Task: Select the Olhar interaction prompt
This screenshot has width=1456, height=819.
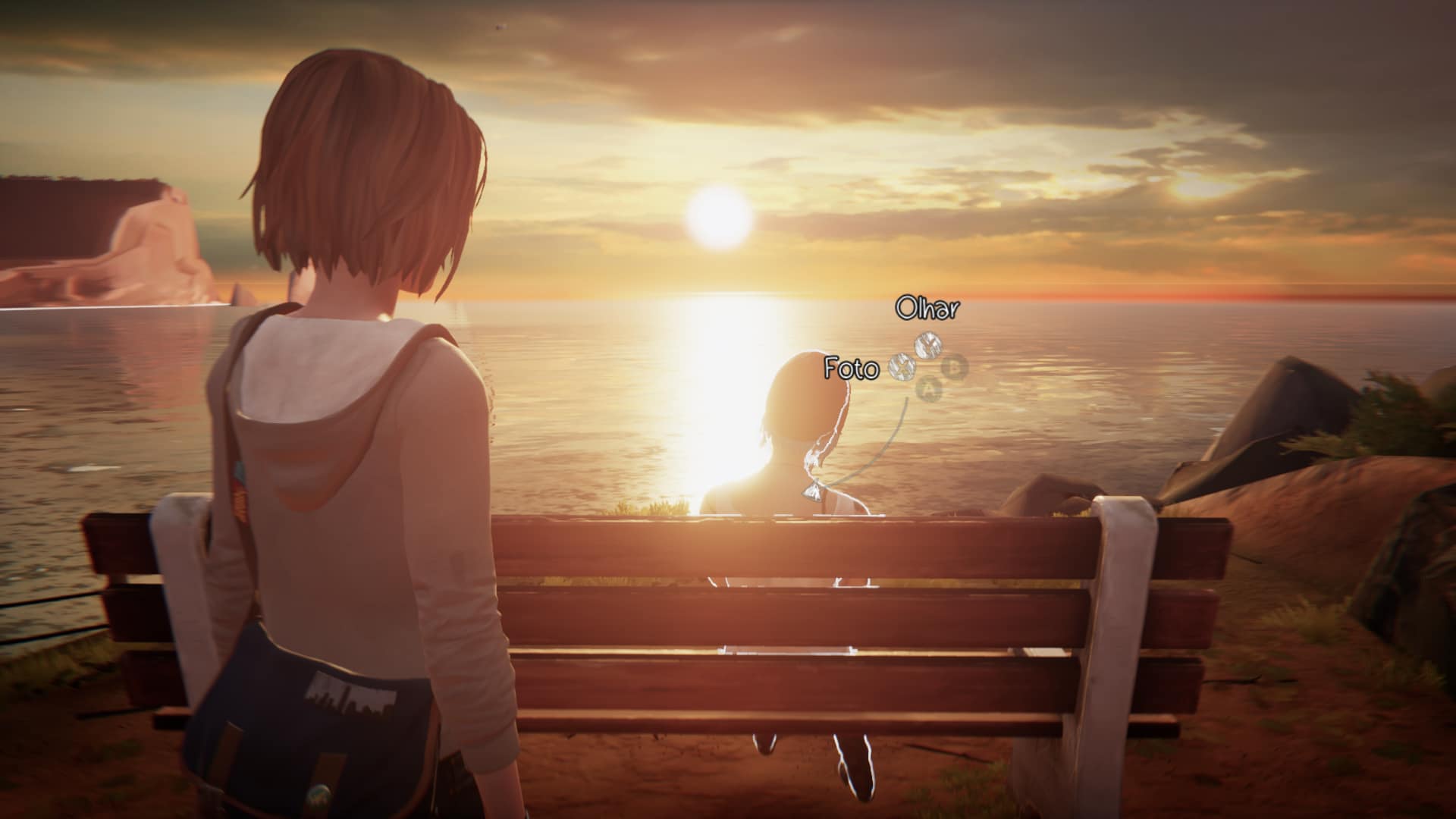Action: 927,309
